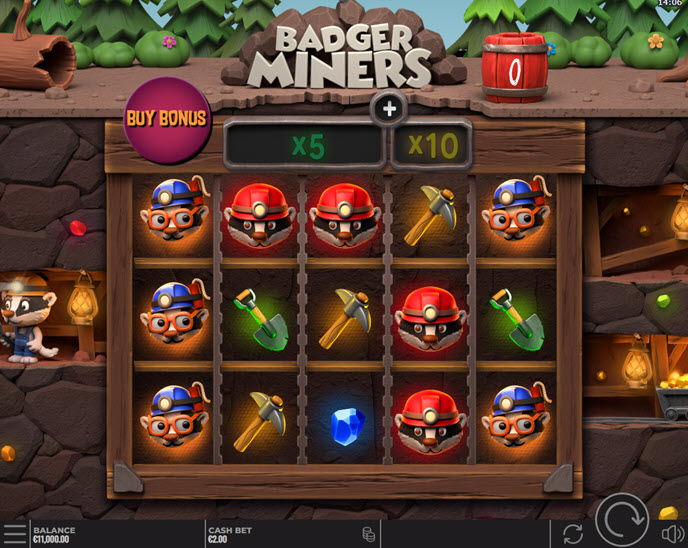Open the coin stack bet selector
The image size is (688, 548).
point(368,535)
